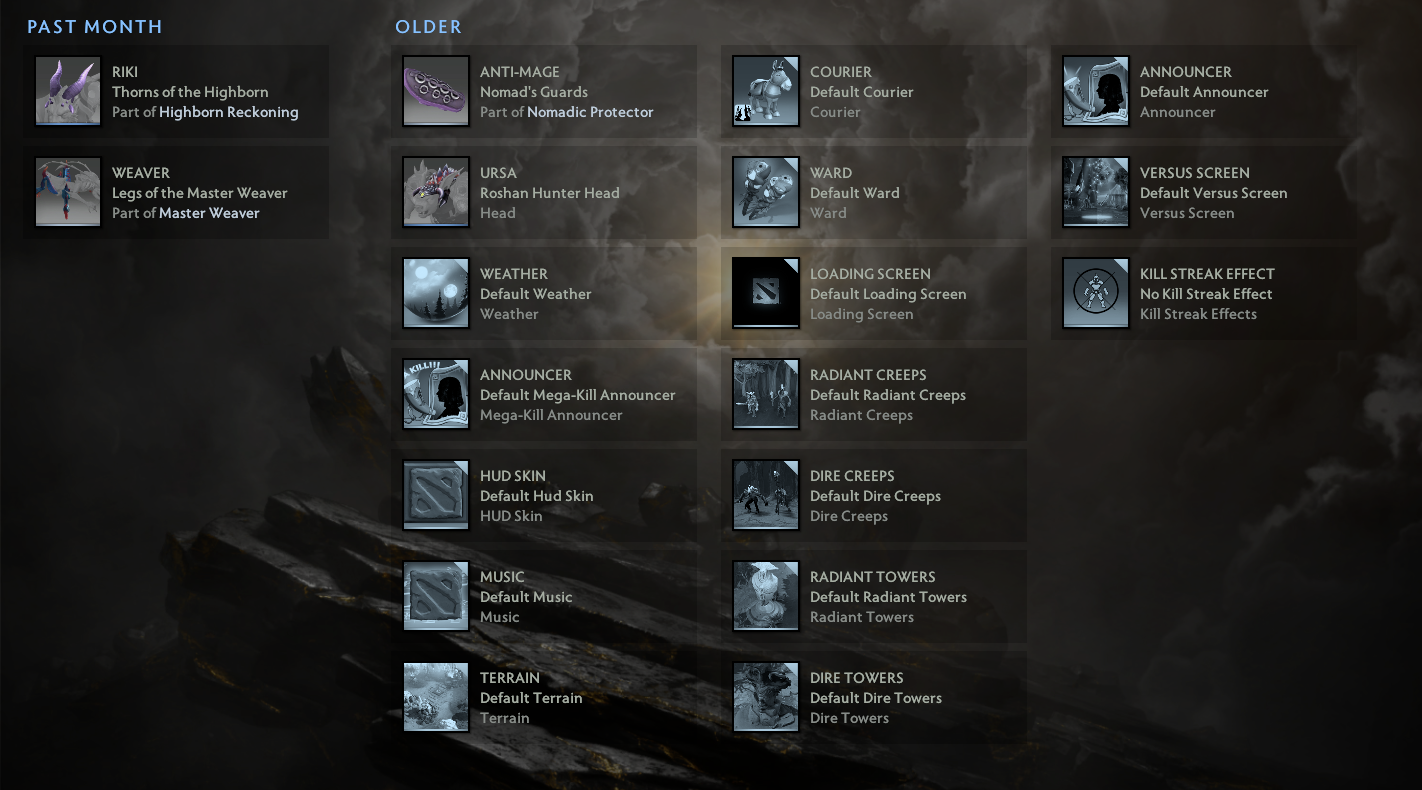Image resolution: width=1422 pixels, height=790 pixels.
Task: Select the No Kill Streak Effect icon
Action: click(1095, 294)
